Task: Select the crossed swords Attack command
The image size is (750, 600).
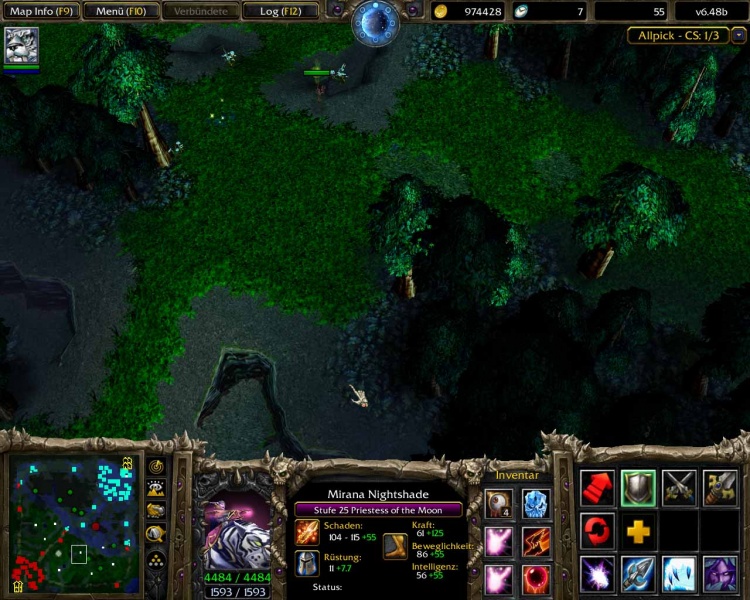Action: (679, 488)
